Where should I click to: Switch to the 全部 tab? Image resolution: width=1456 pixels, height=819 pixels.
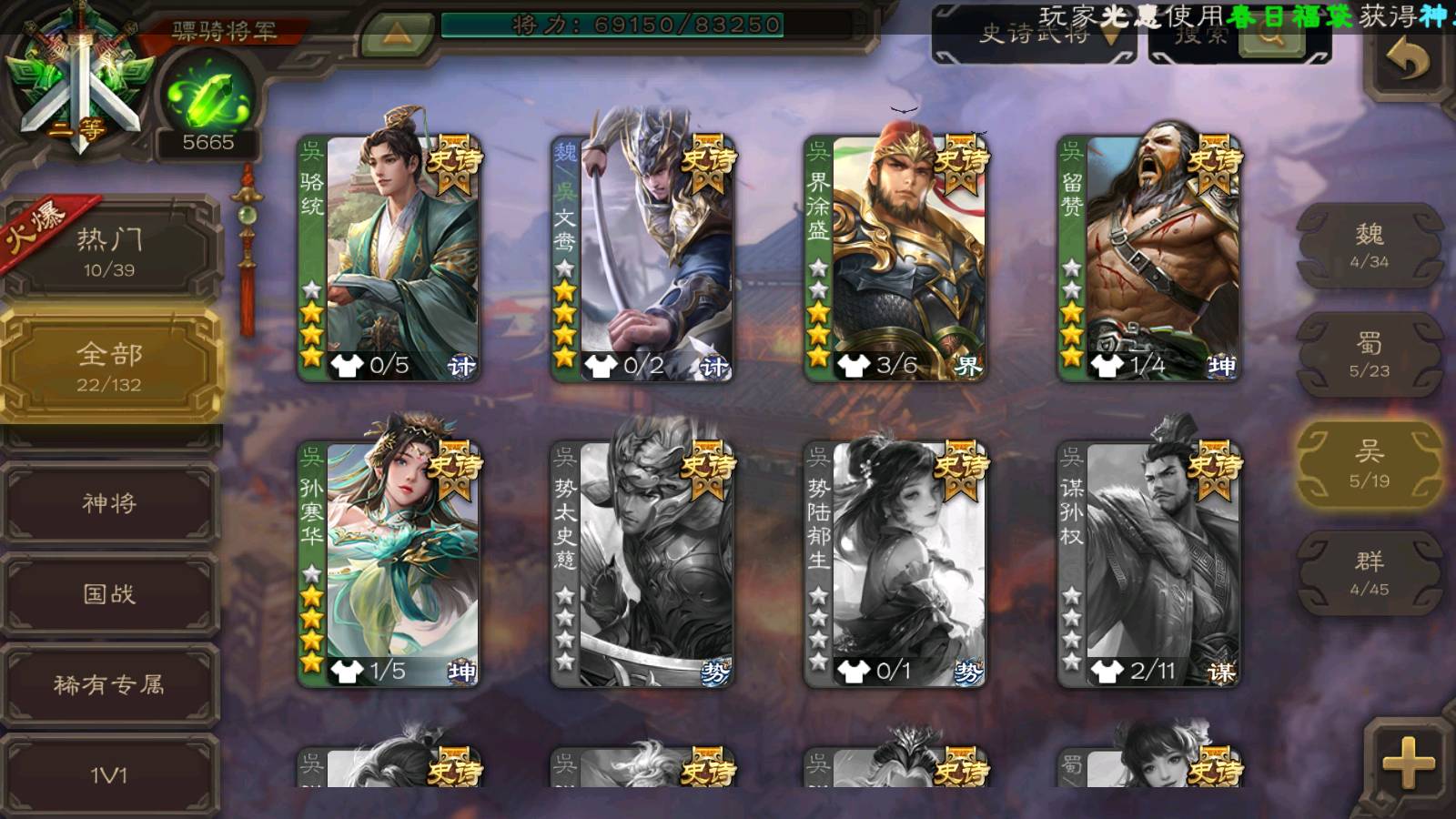tap(109, 366)
